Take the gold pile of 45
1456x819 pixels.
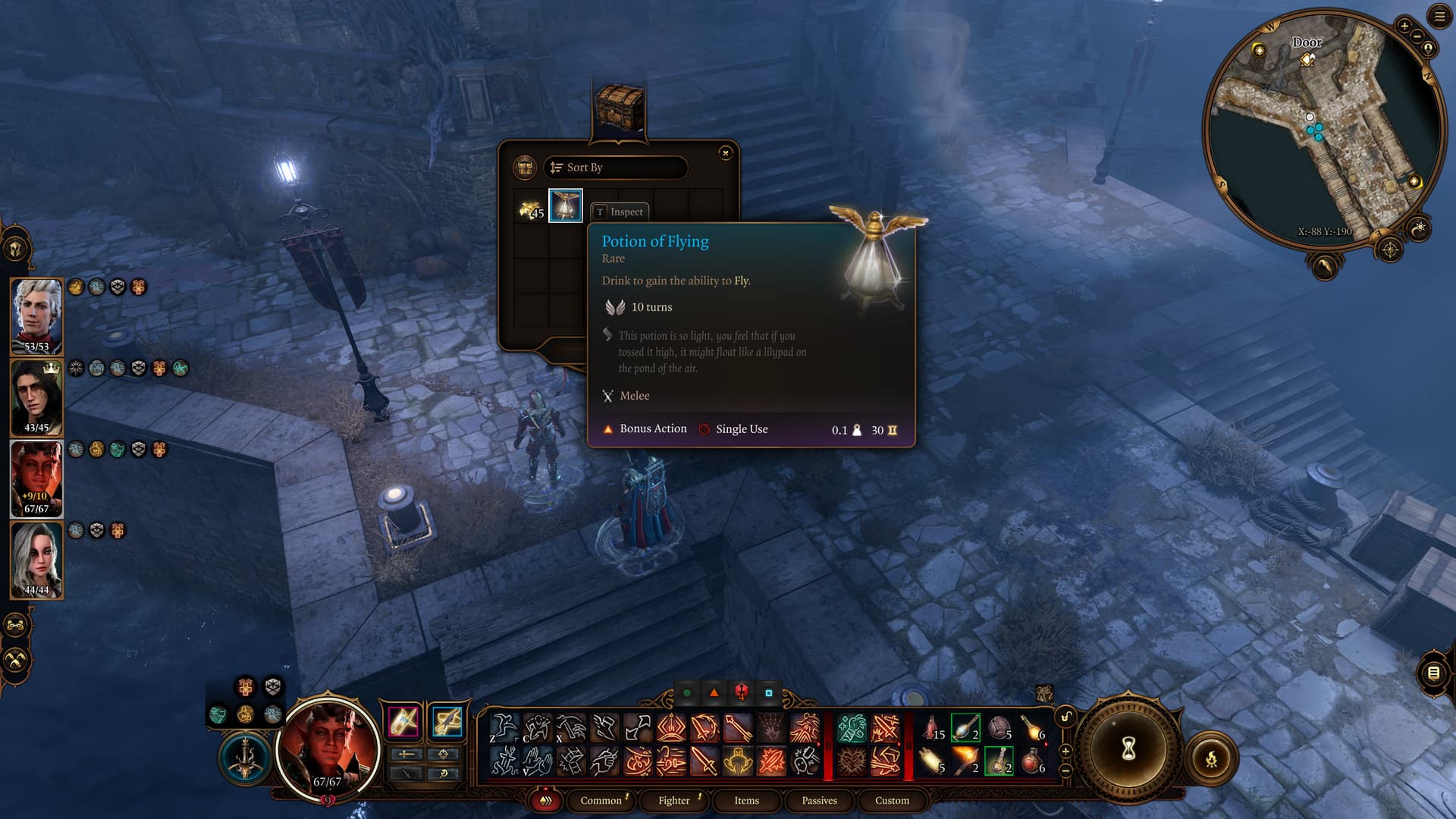531,209
